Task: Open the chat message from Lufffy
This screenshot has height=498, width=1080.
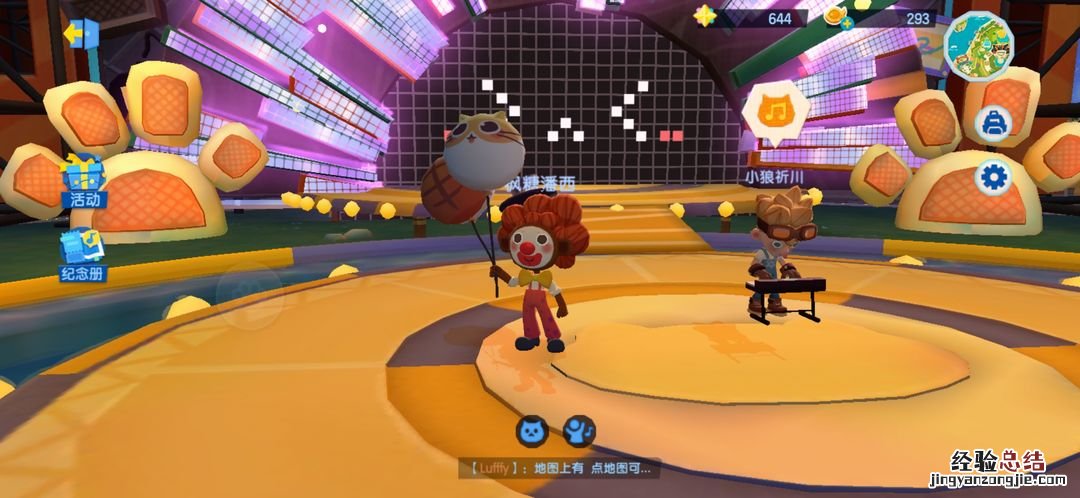Action: (x=559, y=467)
